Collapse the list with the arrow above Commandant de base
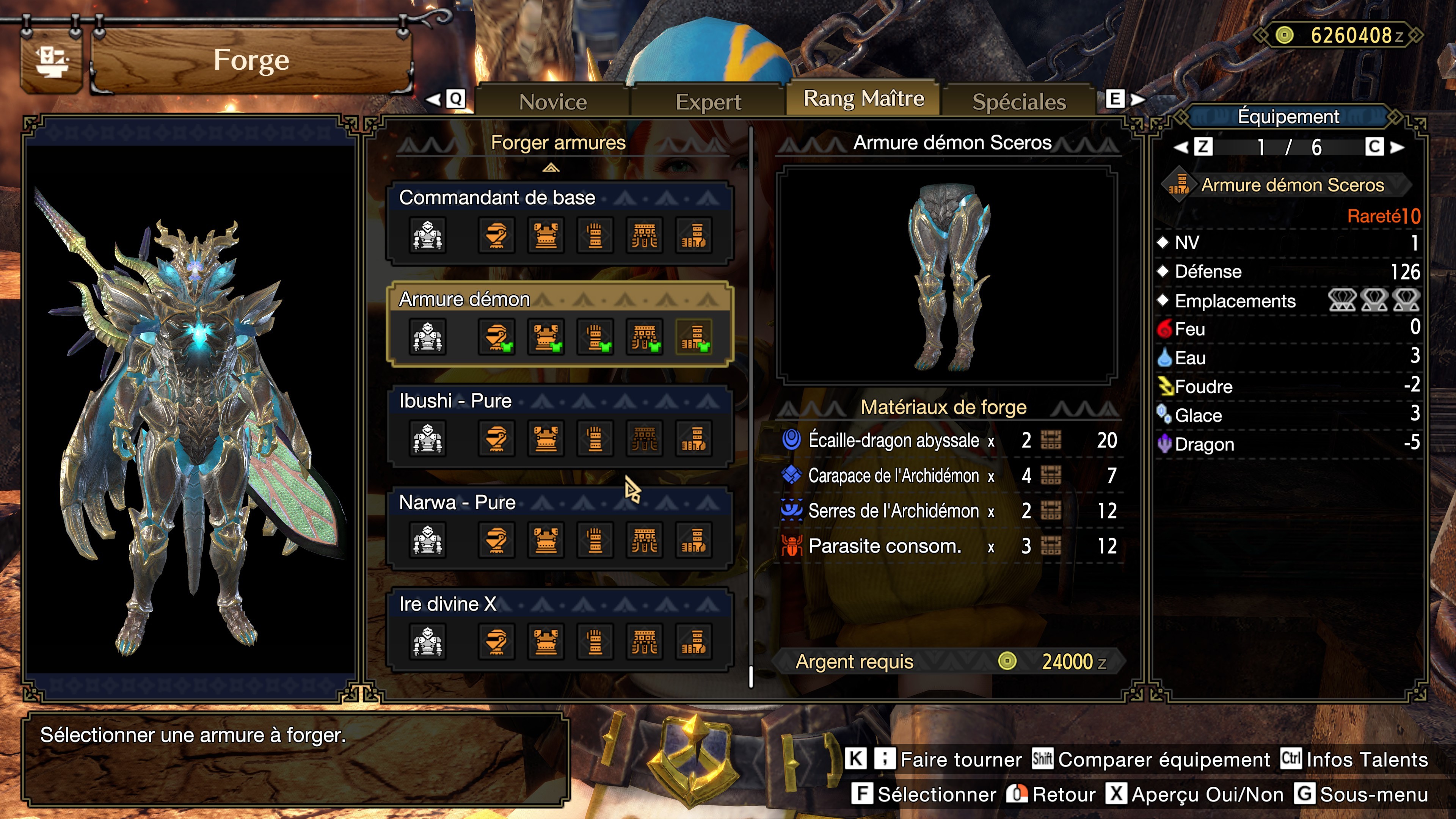The width and height of the screenshot is (1456, 819). [x=551, y=168]
